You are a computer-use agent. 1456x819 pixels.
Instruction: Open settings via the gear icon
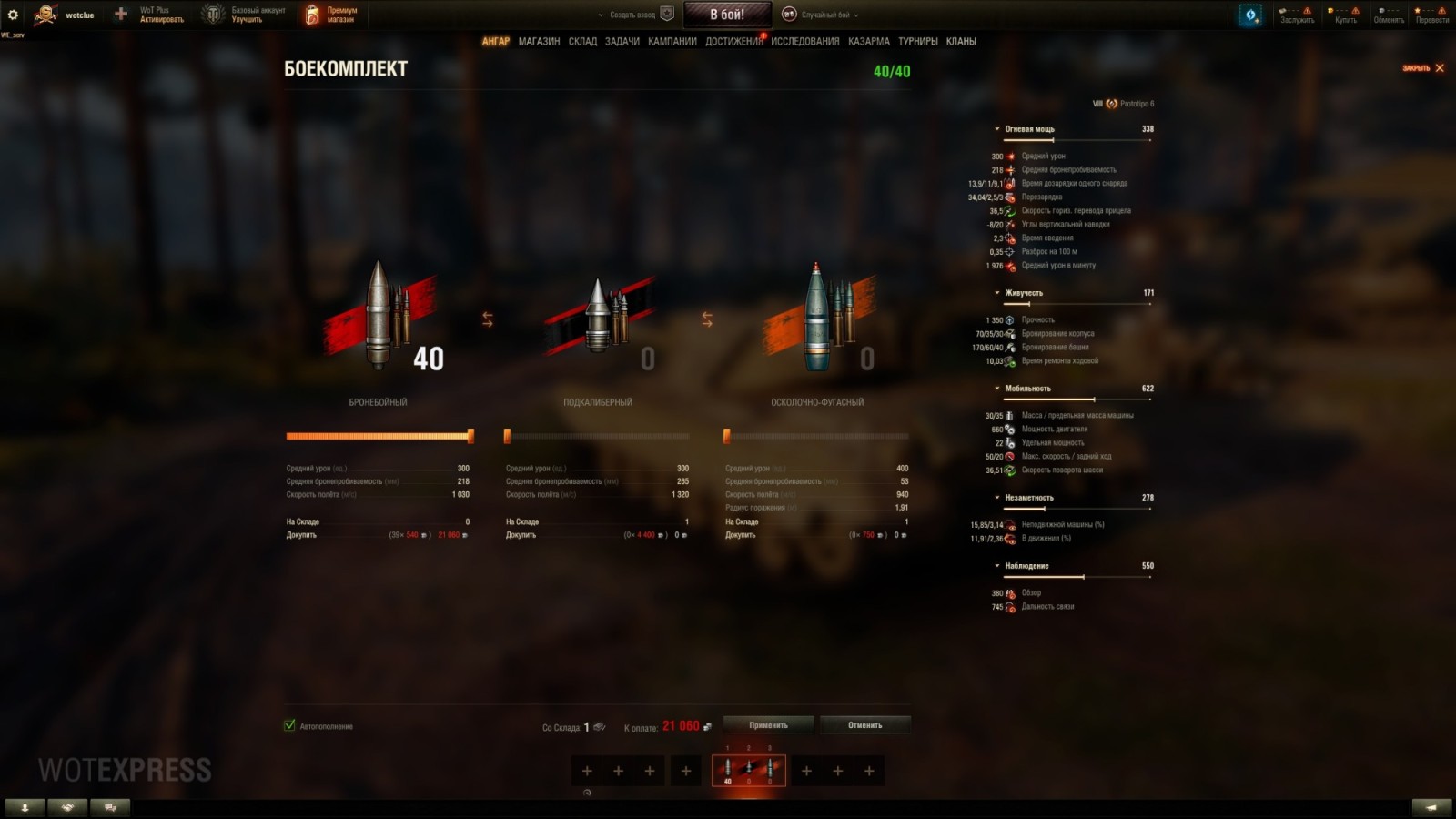coord(13,13)
